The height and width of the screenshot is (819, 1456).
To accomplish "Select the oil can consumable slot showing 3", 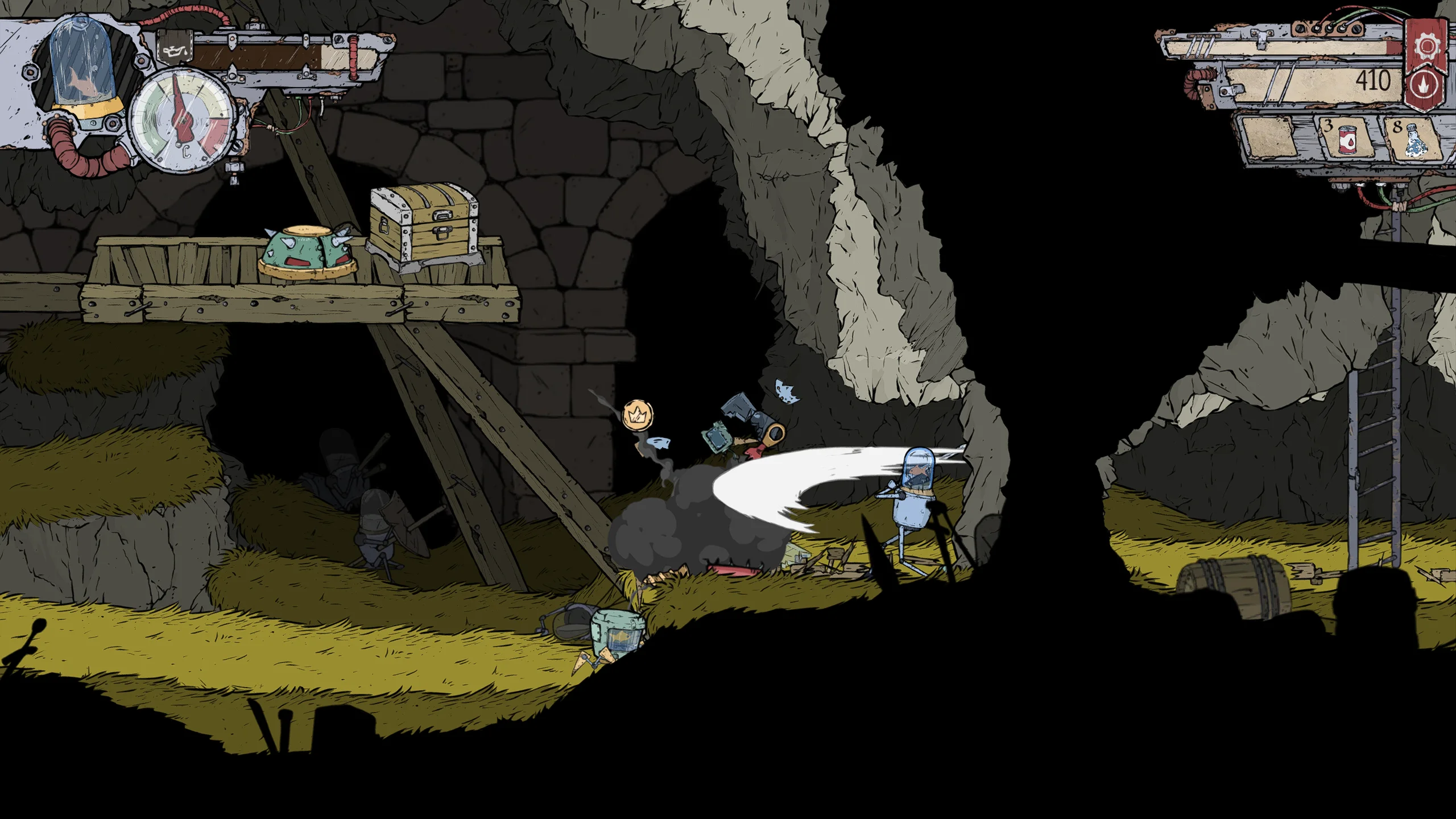I will click(x=1346, y=140).
